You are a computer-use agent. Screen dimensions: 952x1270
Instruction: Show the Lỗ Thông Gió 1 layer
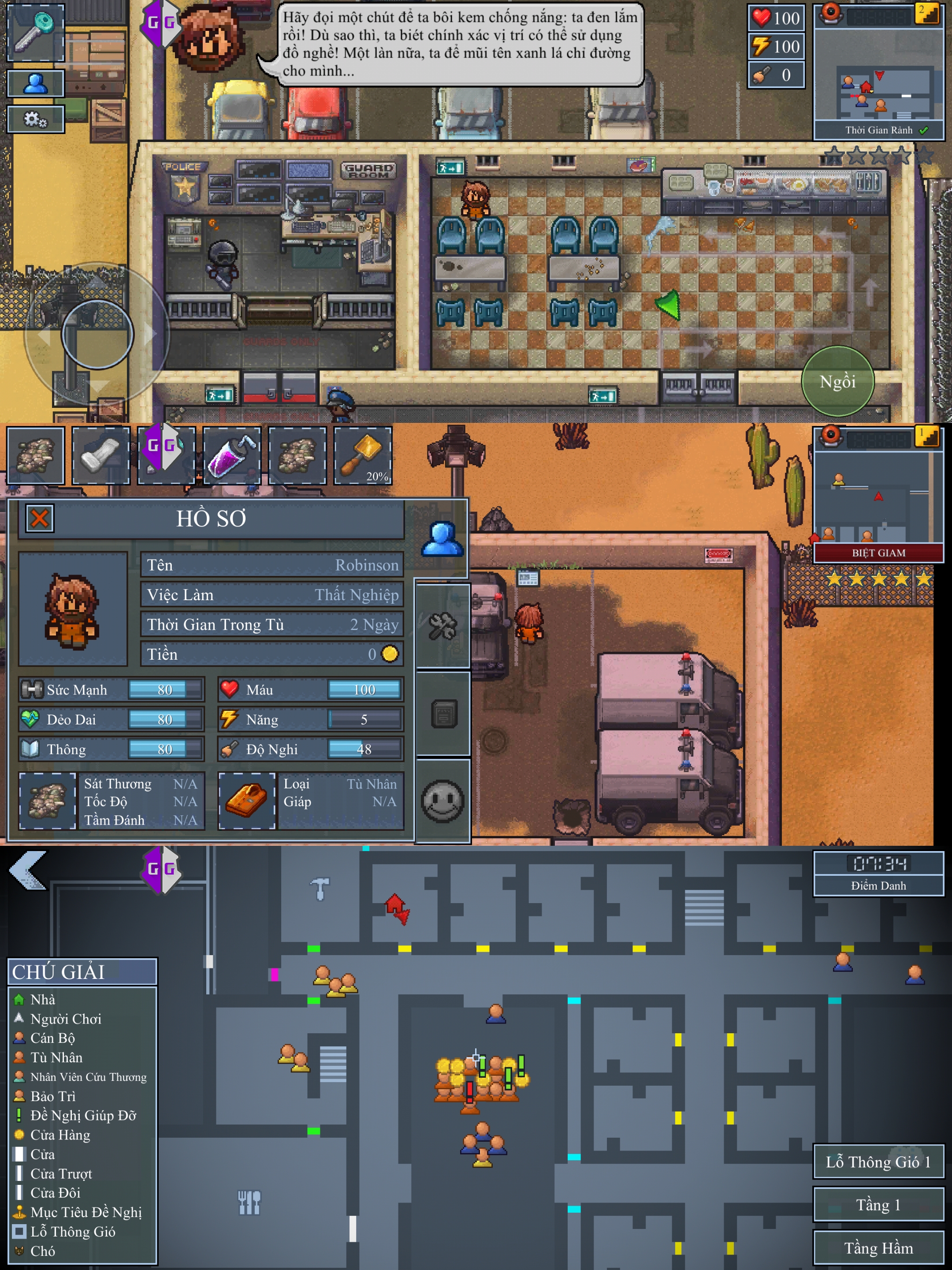coord(878,1162)
